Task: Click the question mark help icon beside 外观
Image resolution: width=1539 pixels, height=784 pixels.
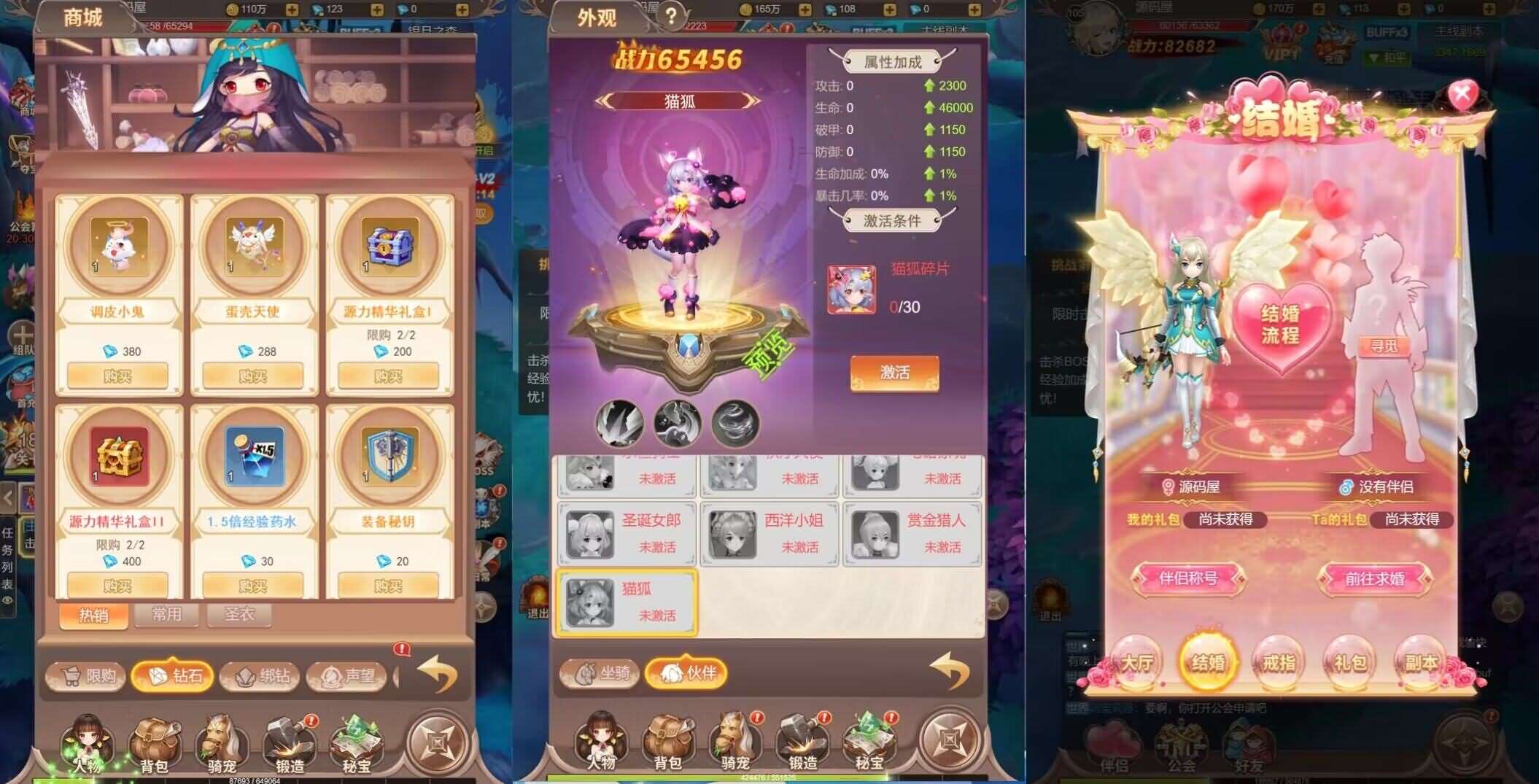Action: (670, 16)
